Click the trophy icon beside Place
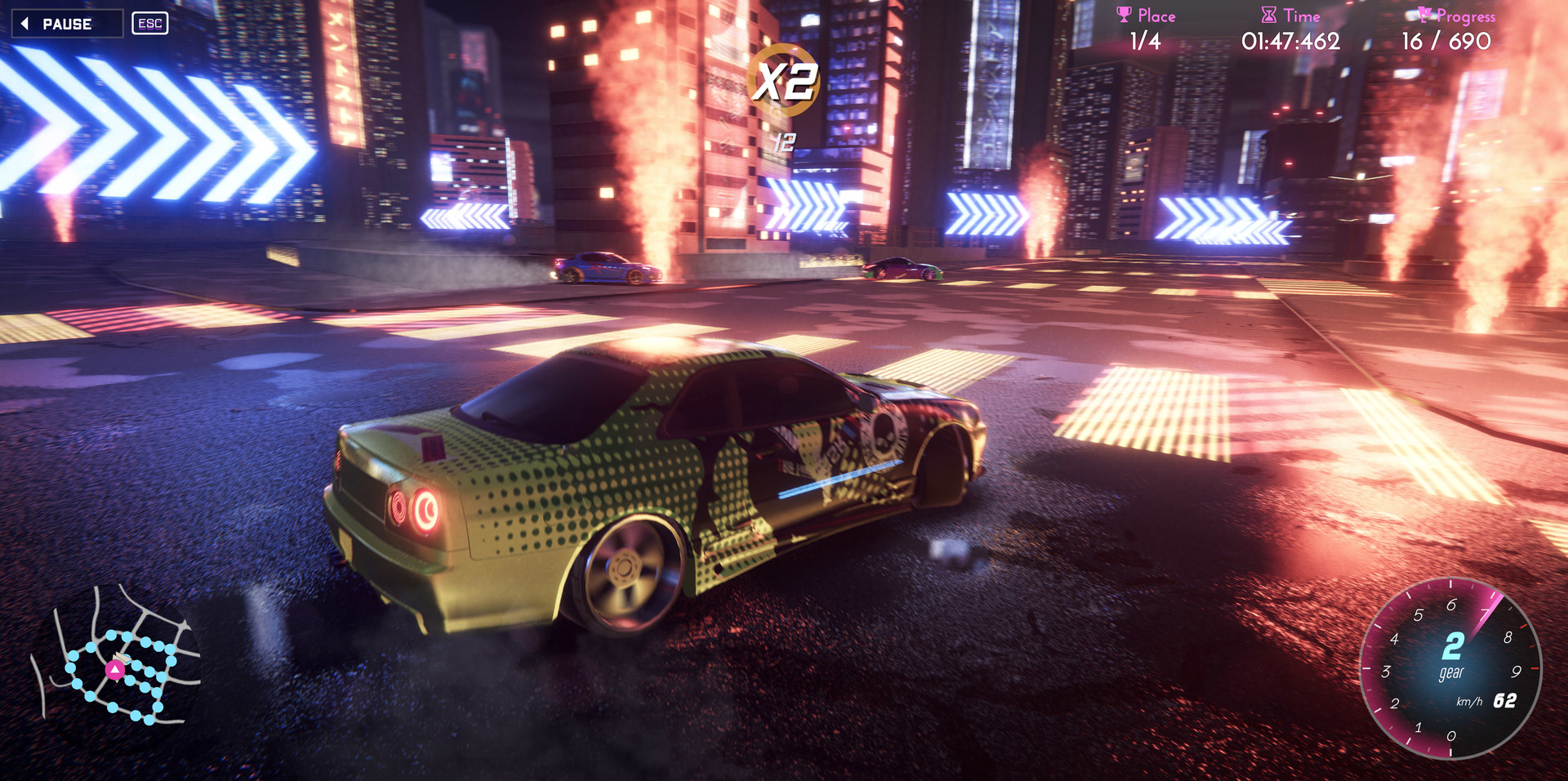Image resolution: width=1568 pixels, height=781 pixels. click(1125, 14)
